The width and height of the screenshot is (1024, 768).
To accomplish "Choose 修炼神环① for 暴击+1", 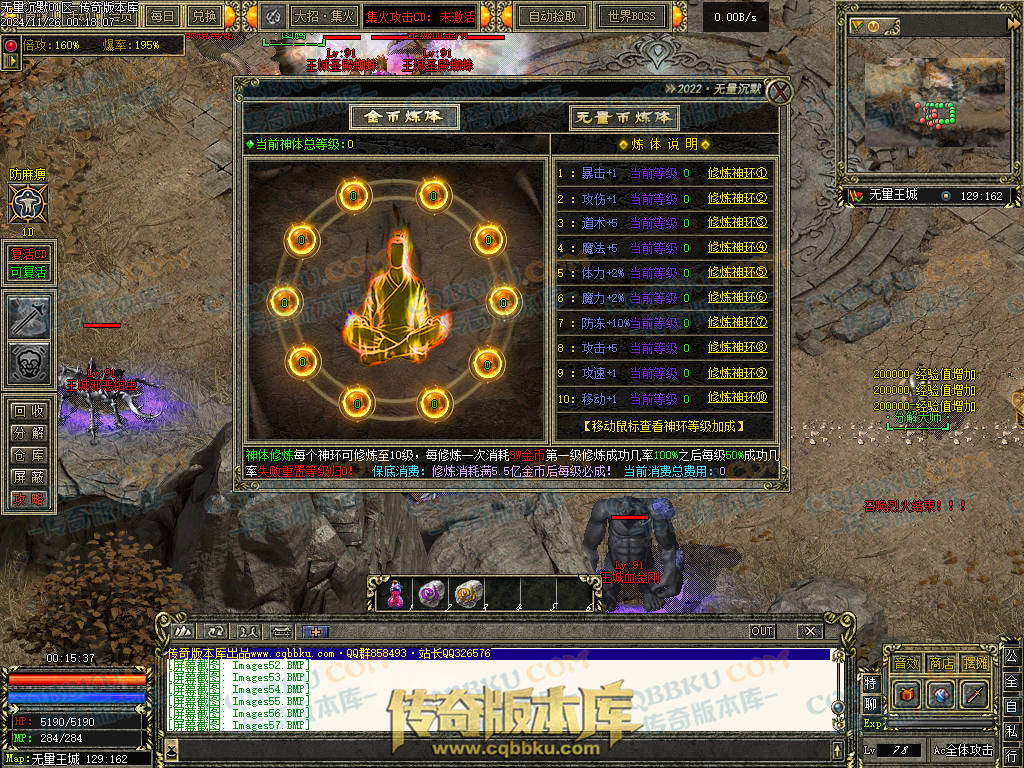I will pos(738,173).
